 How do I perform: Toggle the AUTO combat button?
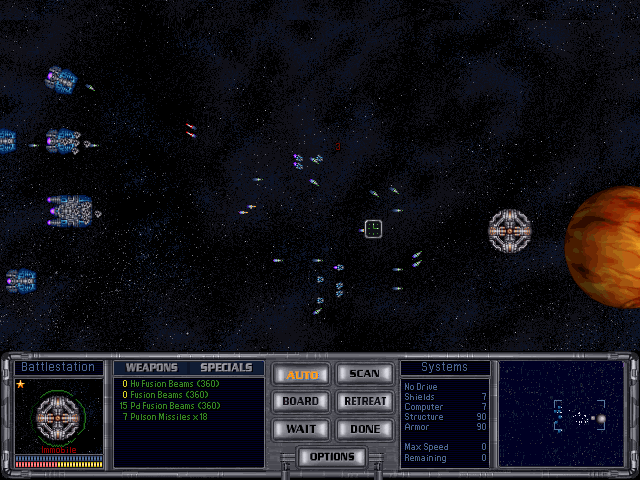click(301, 375)
